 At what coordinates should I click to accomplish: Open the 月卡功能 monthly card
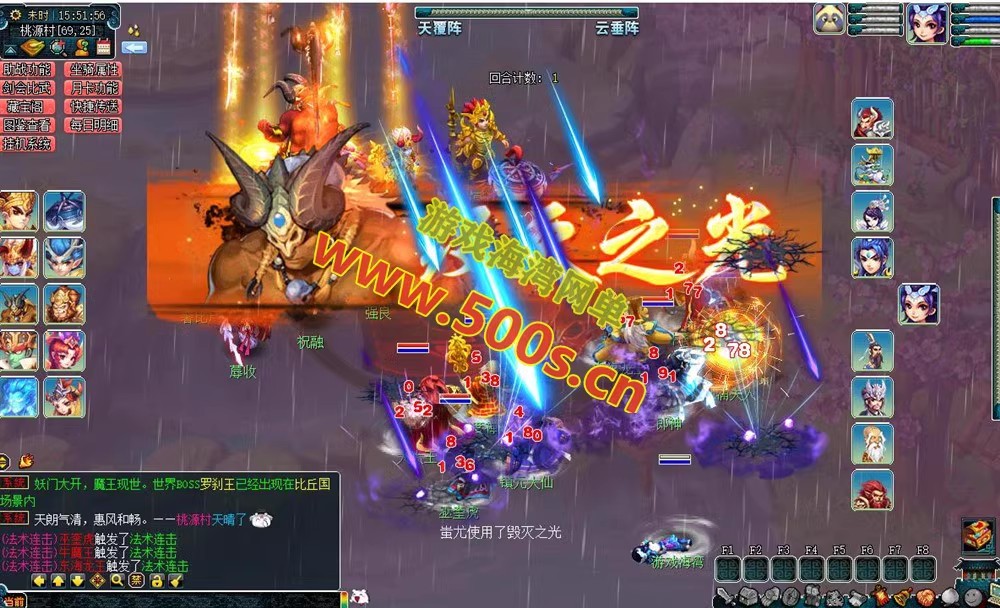[x=93, y=88]
